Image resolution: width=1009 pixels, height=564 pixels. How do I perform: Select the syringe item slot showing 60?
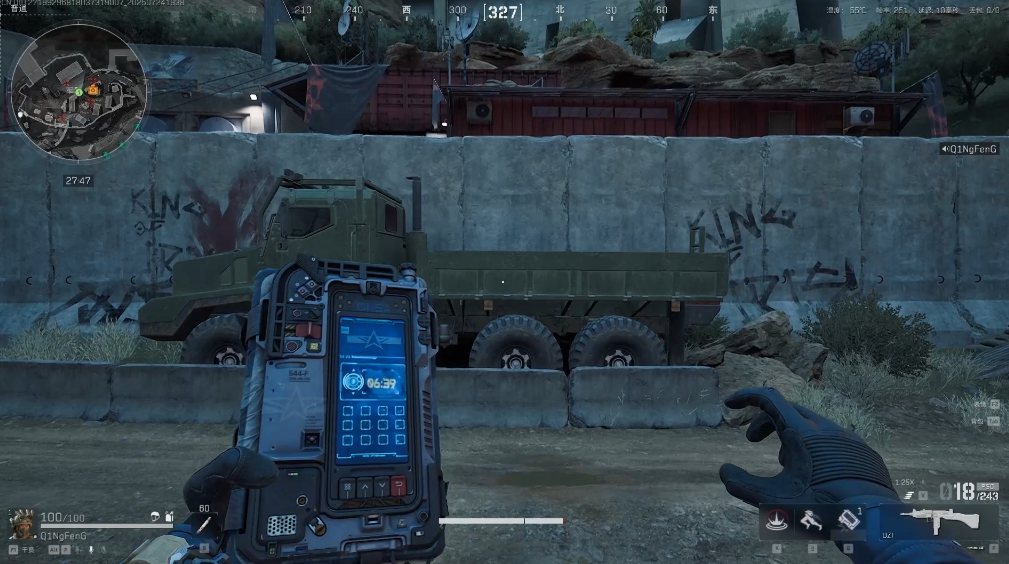click(203, 523)
